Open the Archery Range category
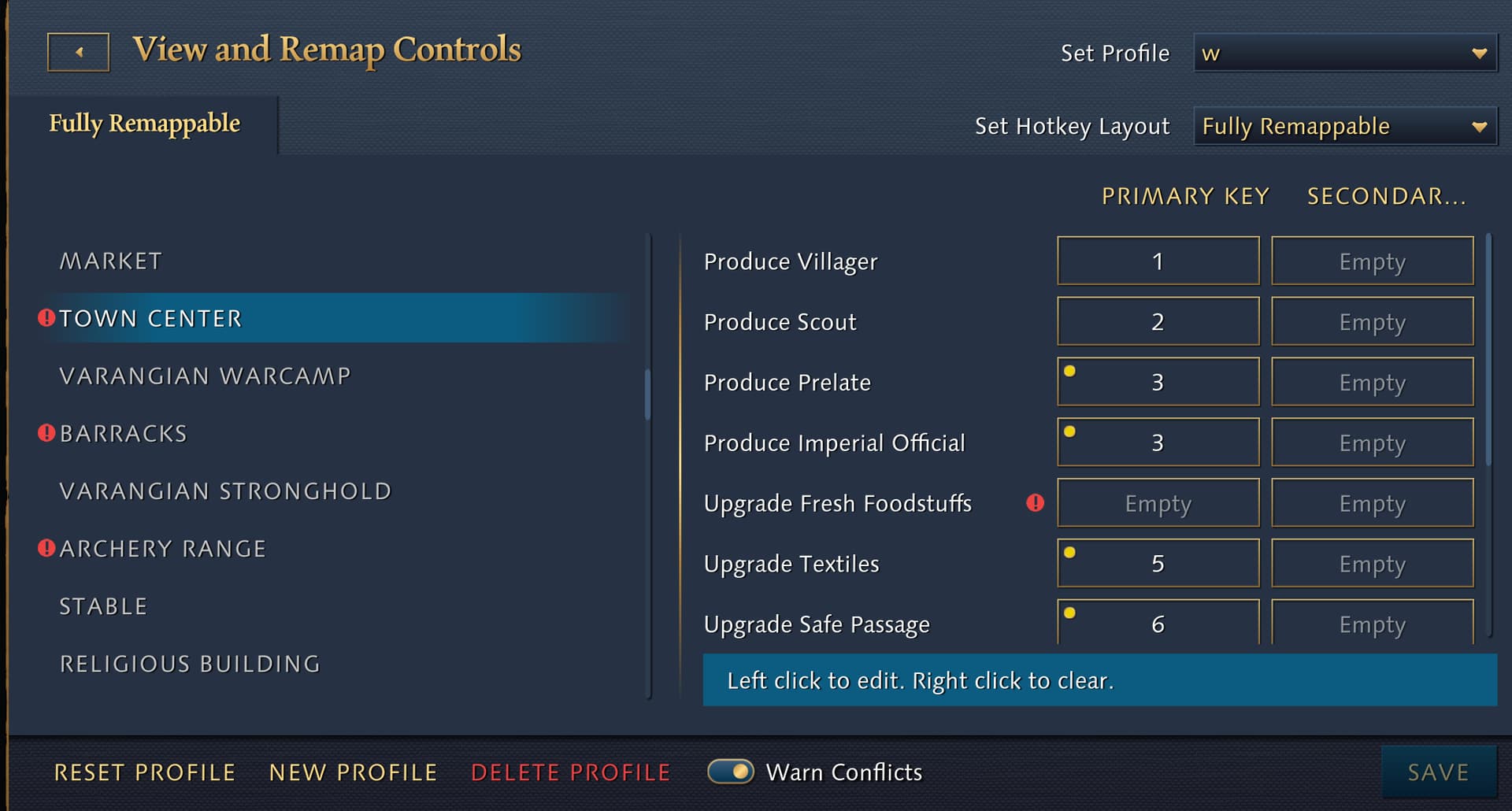Image resolution: width=1512 pixels, height=811 pixels. [163, 549]
